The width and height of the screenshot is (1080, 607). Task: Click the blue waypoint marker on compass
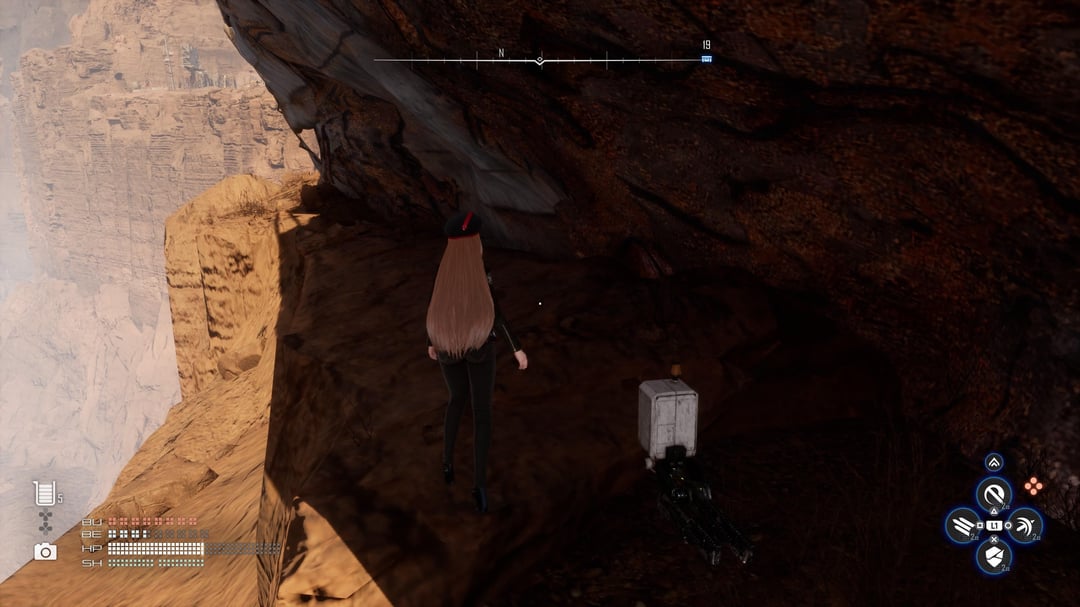pyautogui.click(x=706, y=59)
